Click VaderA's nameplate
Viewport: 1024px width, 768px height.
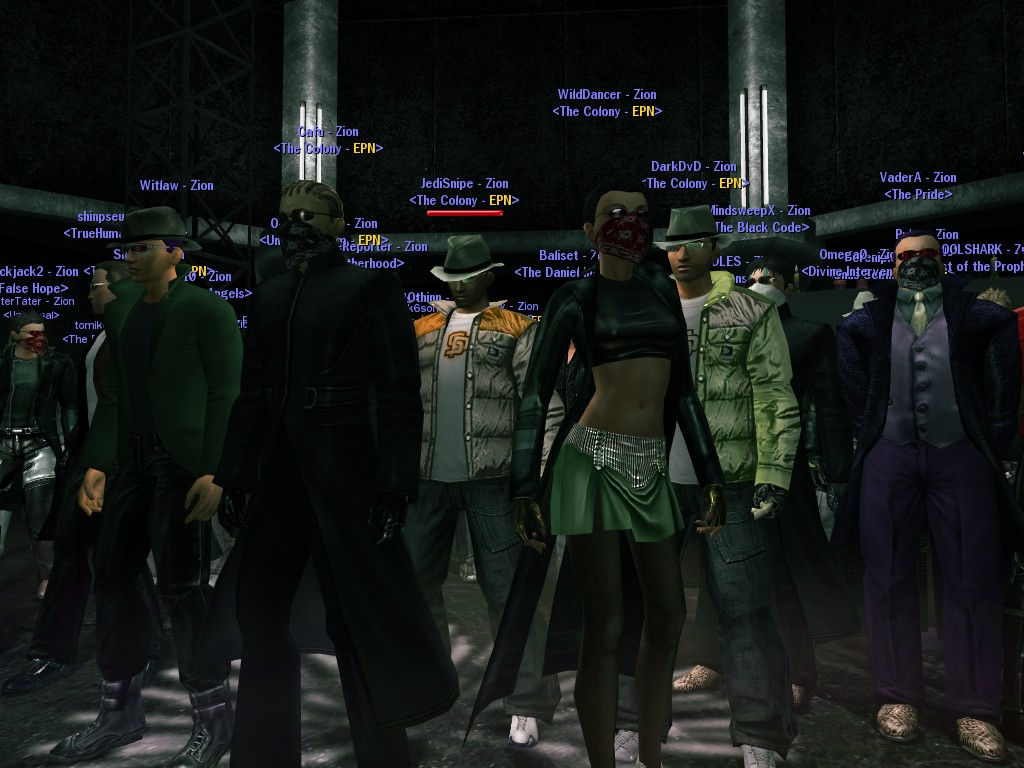(x=917, y=178)
